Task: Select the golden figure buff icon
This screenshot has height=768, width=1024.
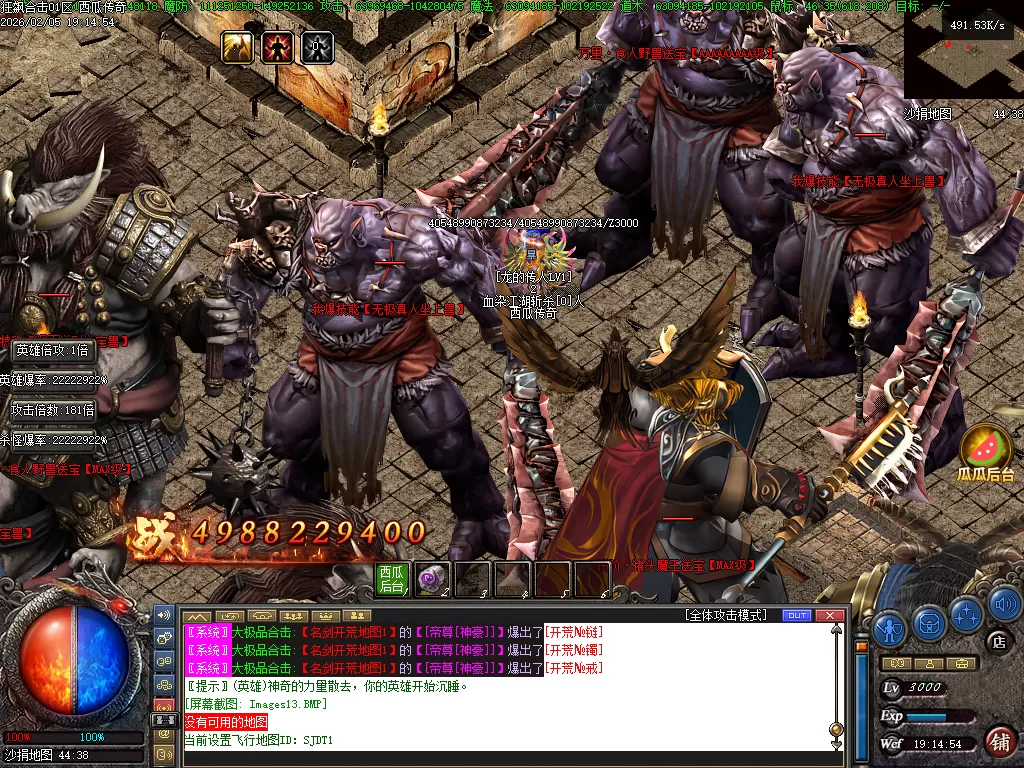Action: 238,47
